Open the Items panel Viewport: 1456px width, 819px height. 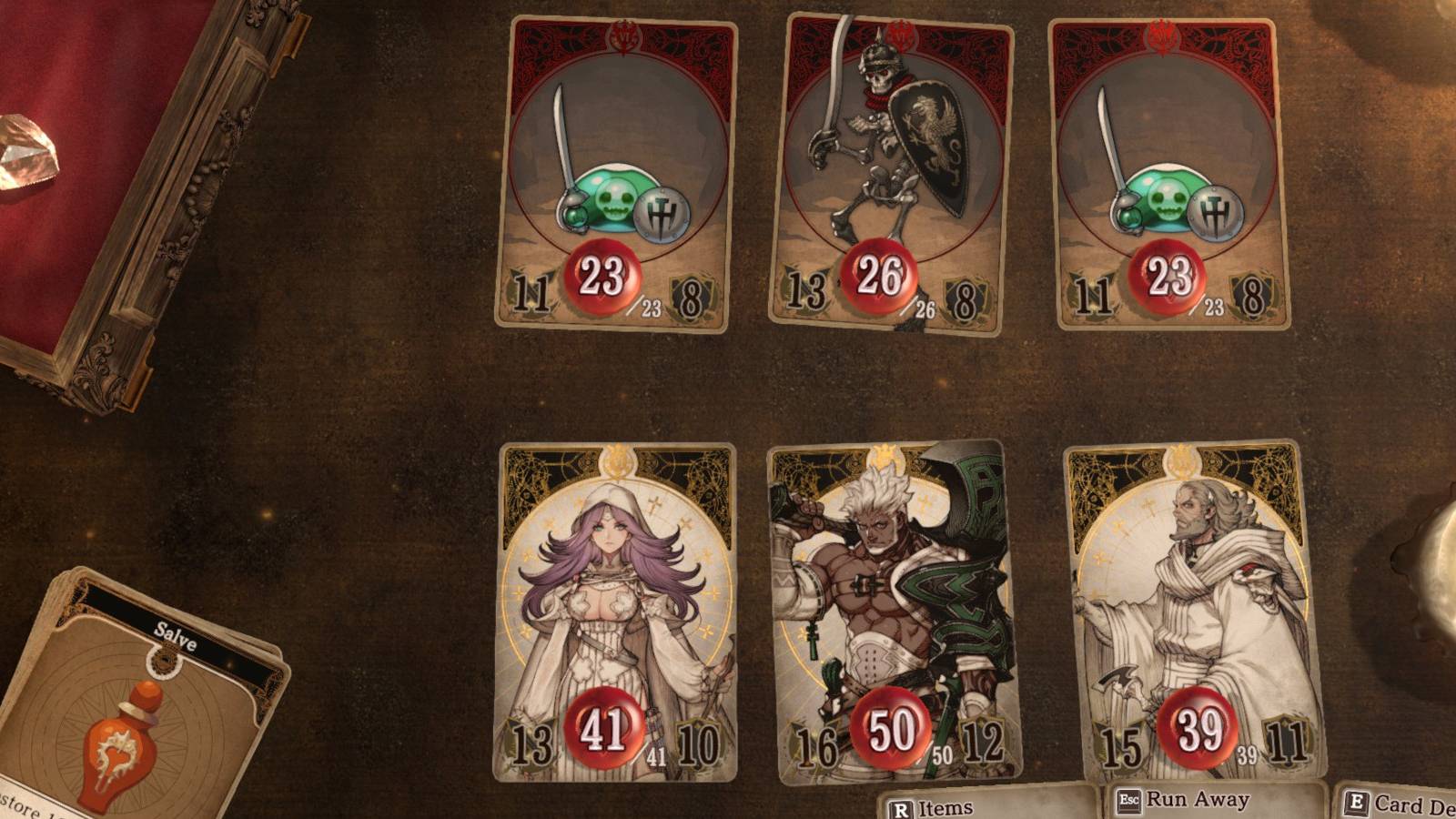946,804
